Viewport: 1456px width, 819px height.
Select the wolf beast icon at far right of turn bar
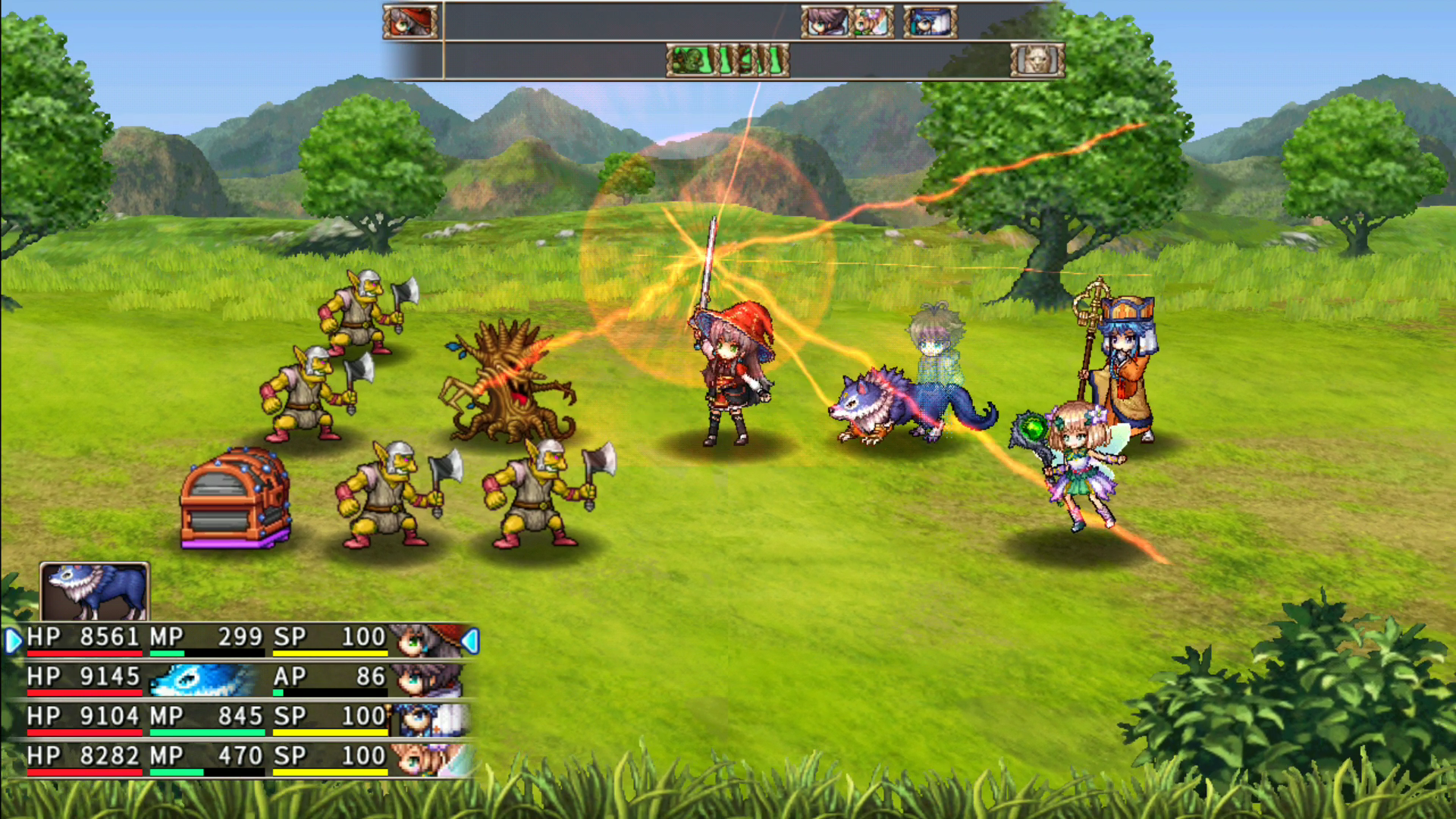[x=1037, y=61]
